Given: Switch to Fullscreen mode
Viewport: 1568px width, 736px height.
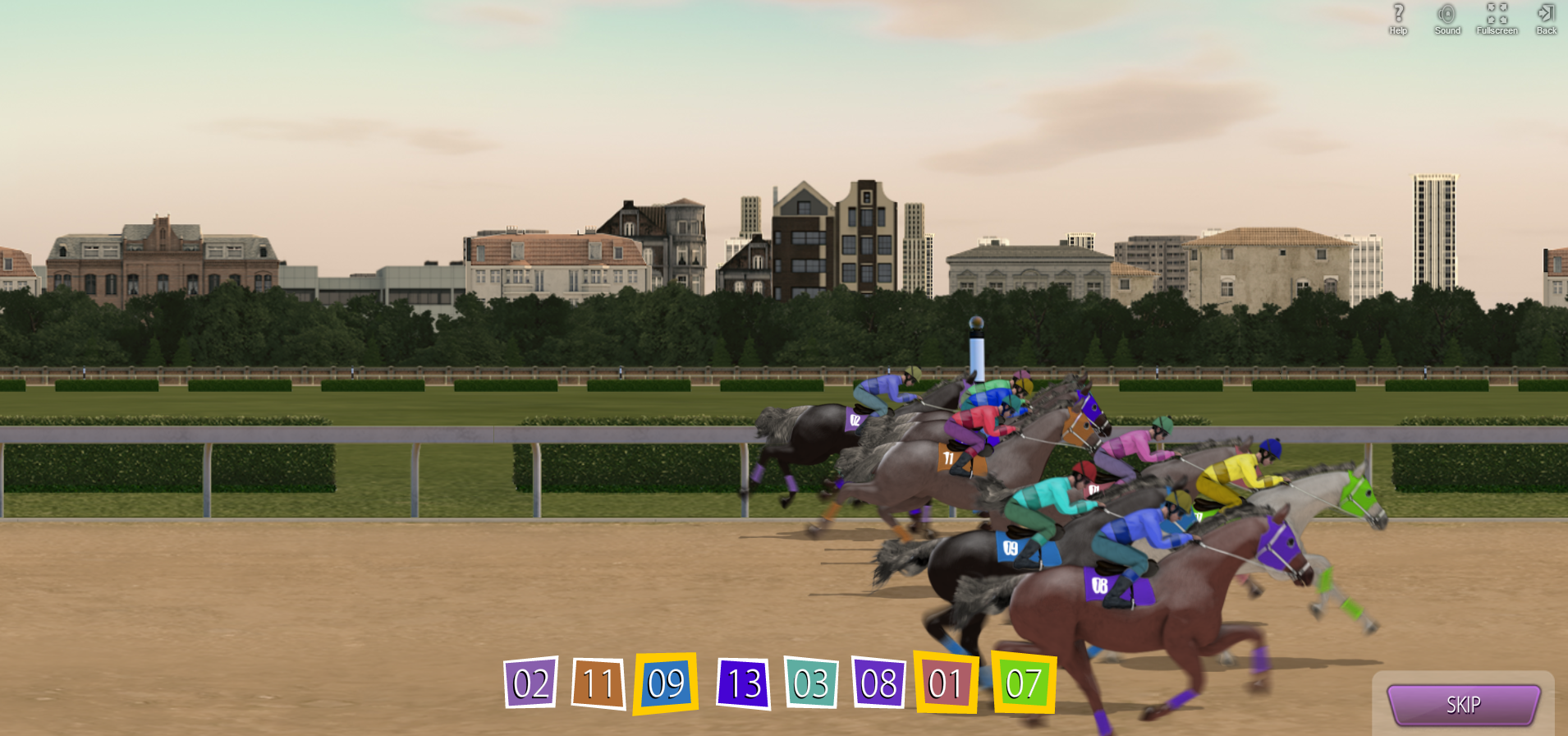Looking at the screenshot, I should [x=1497, y=18].
